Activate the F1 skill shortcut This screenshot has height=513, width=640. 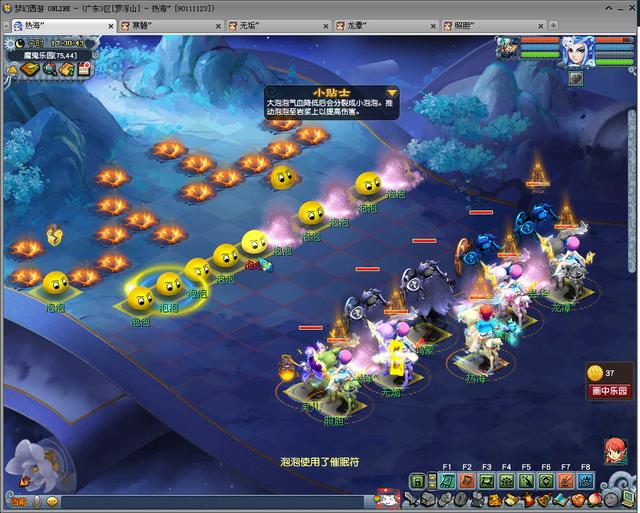[447, 481]
